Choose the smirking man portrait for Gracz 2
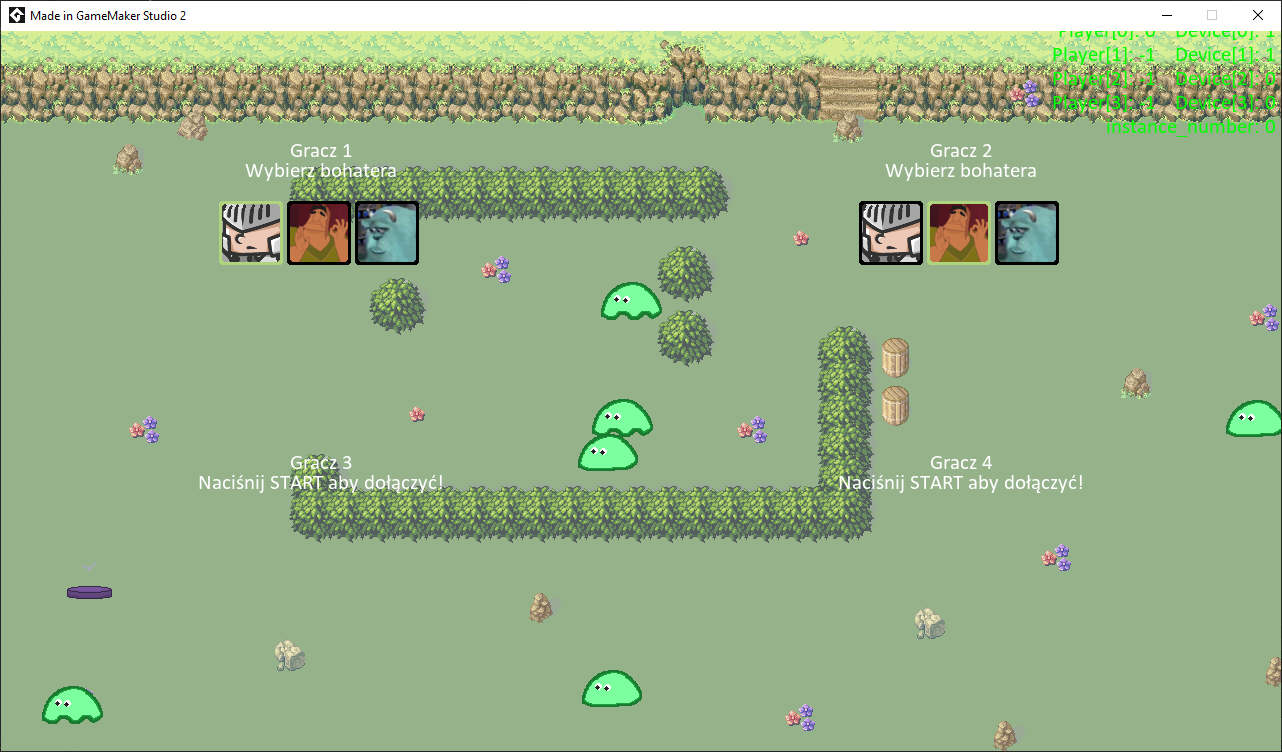The height and width of the screenshot is (752, 1282). pos(959,233)
